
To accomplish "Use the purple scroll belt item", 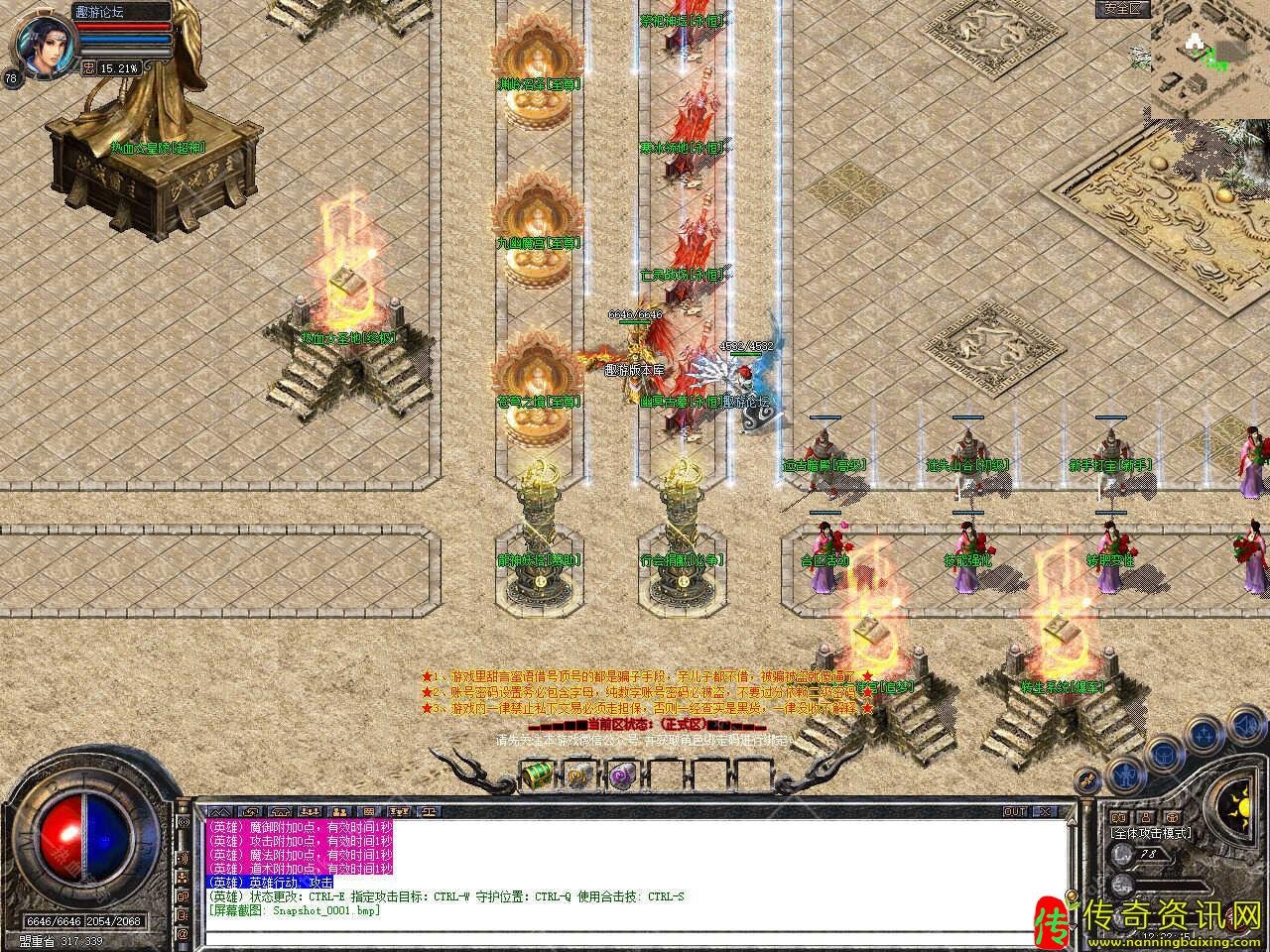I will [621, 773].
